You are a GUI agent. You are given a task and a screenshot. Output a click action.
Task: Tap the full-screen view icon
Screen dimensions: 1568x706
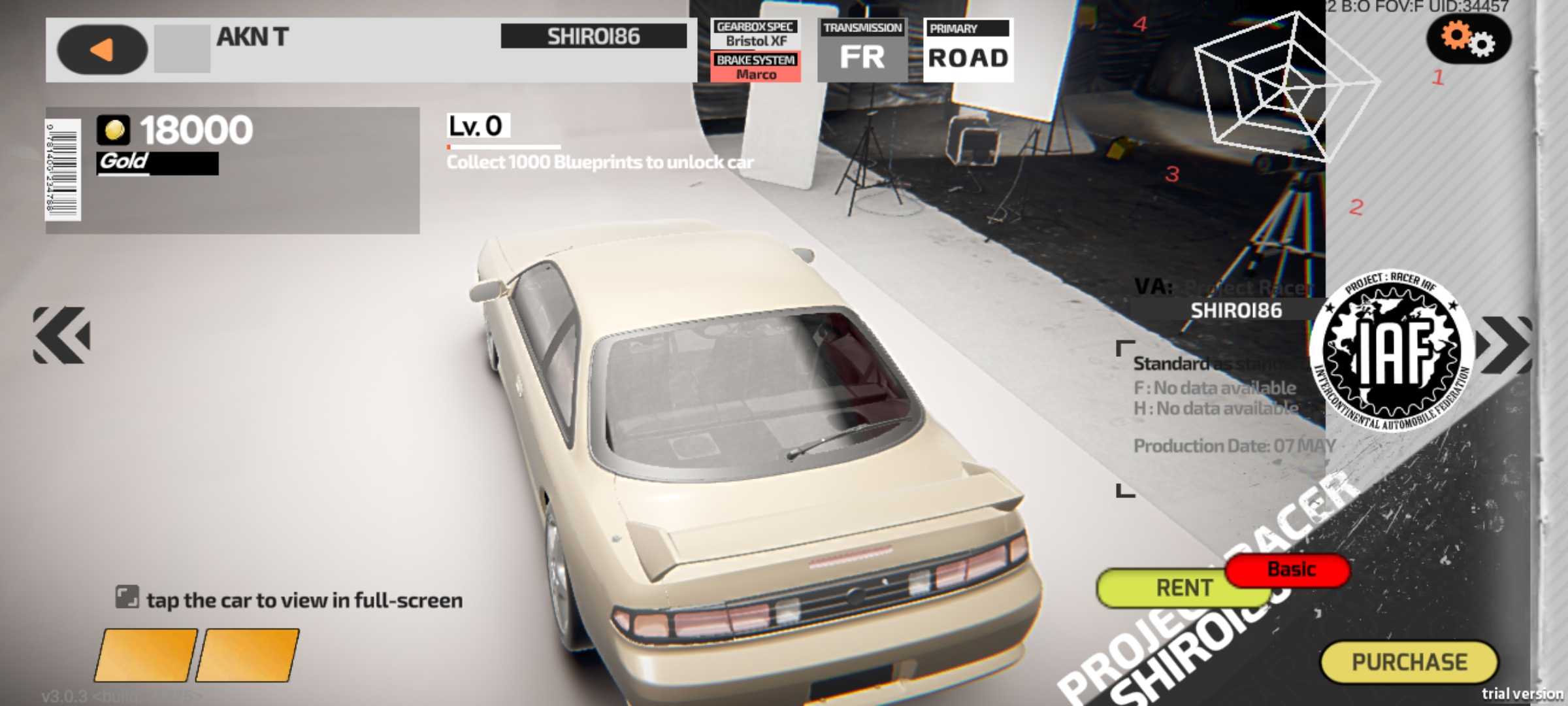point(127,597)
